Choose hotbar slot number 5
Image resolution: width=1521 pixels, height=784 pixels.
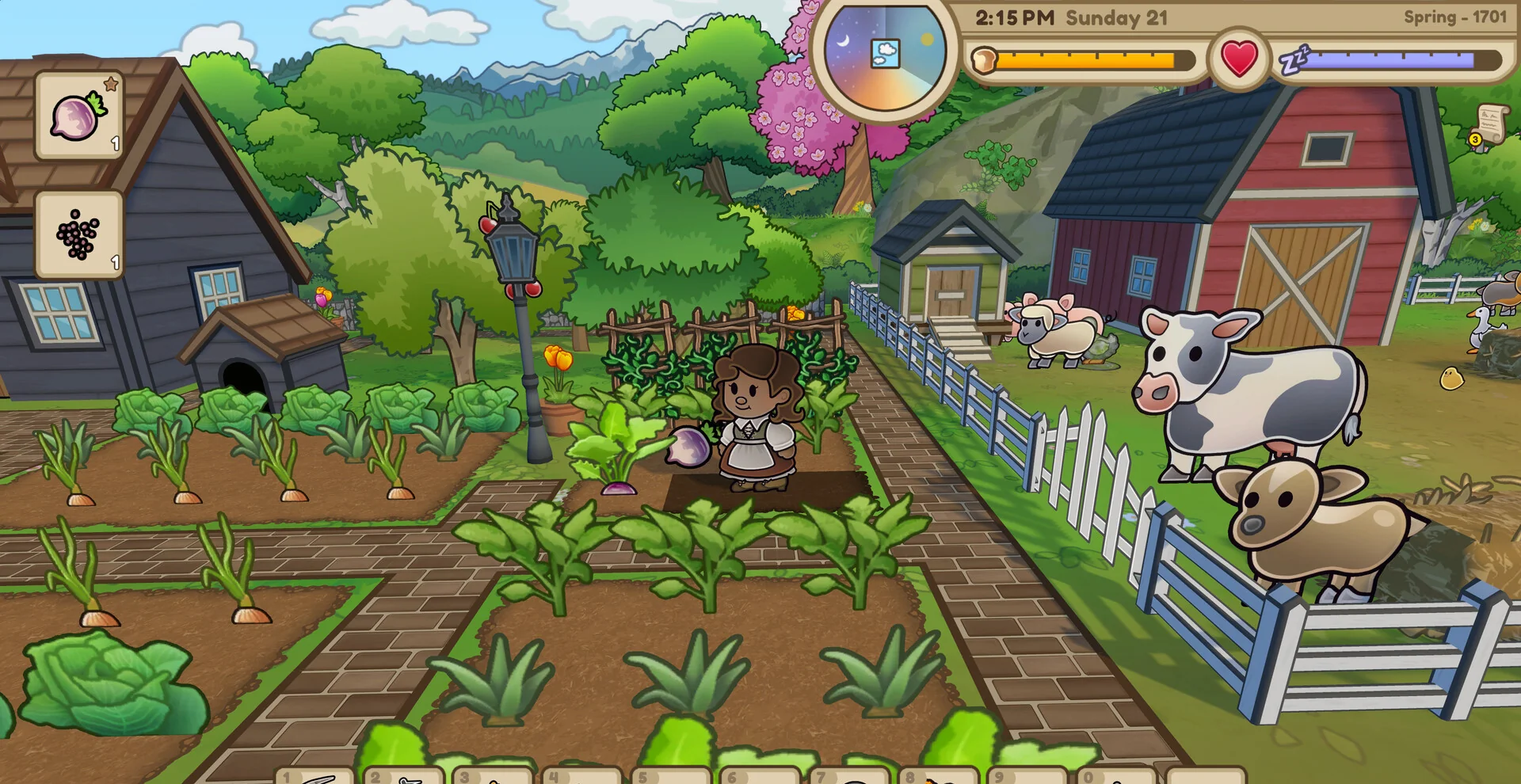click(x=671, y=776)
